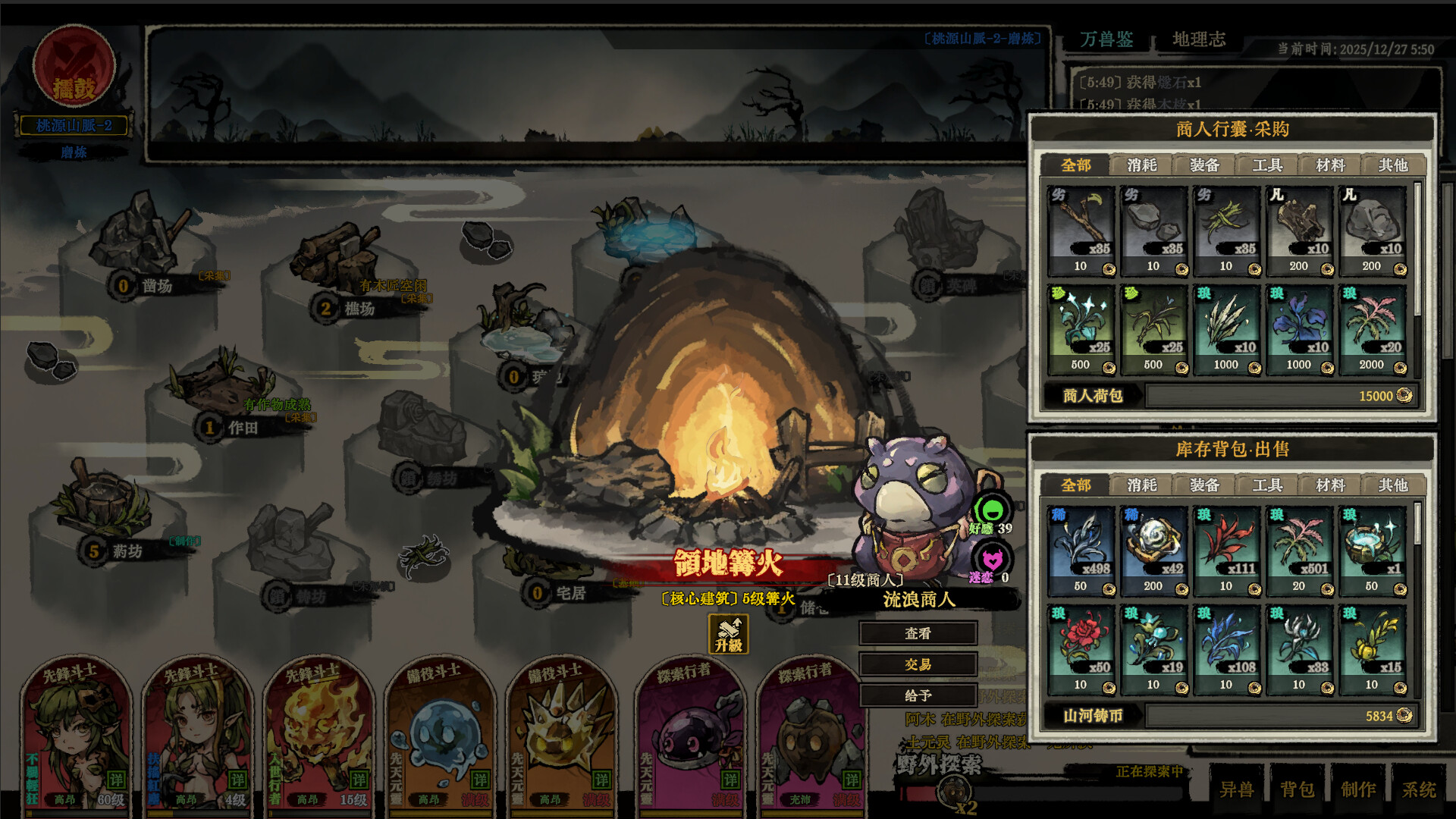Pick the white swirl orb x42
Screen dimensions: 1456x819
pyautogui.click(x=1153, y=551)
